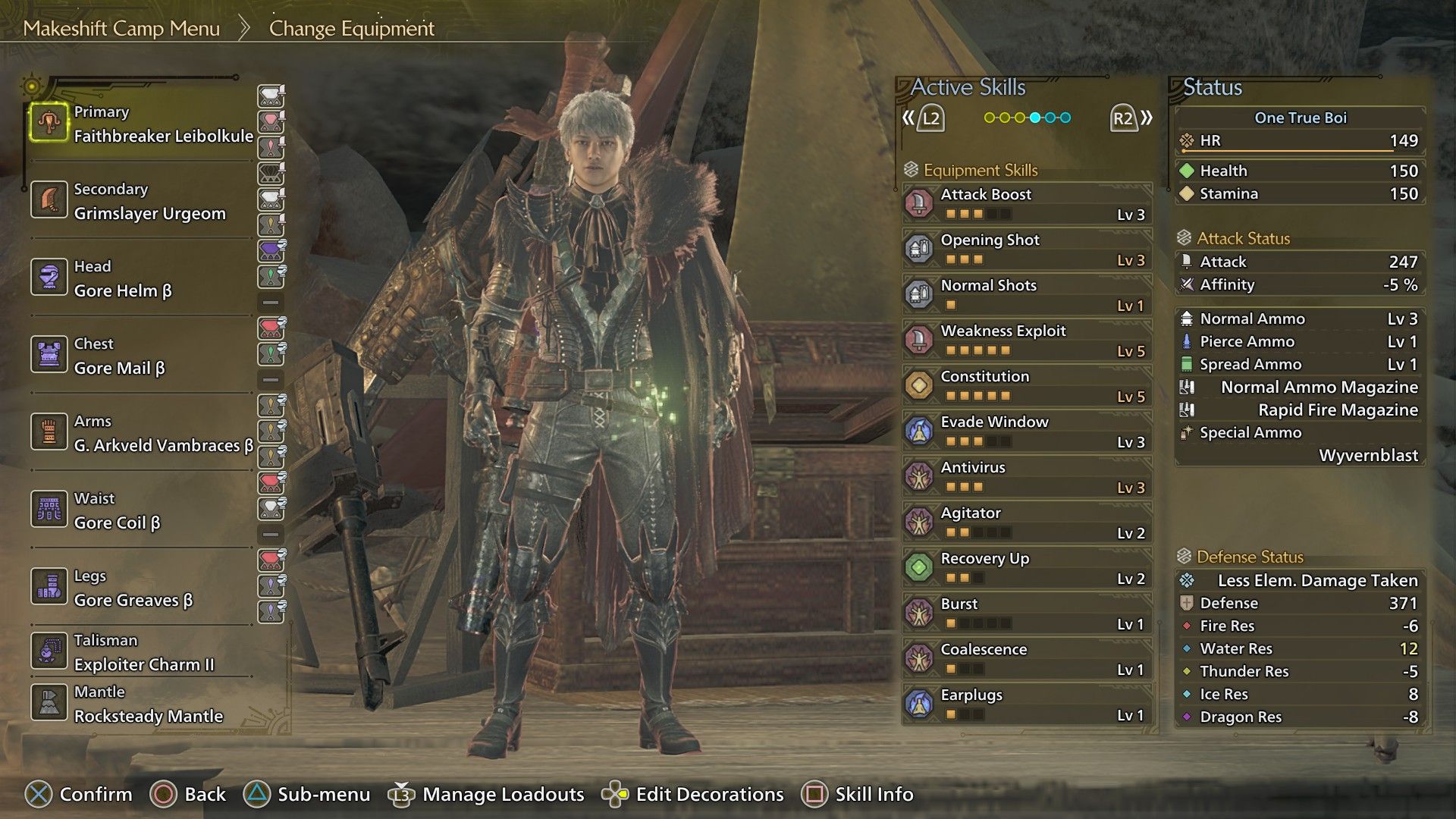This screenshot has width=1456, height=819.
Task: Select the Earplugs skill entry
Action: point(1027,704)
